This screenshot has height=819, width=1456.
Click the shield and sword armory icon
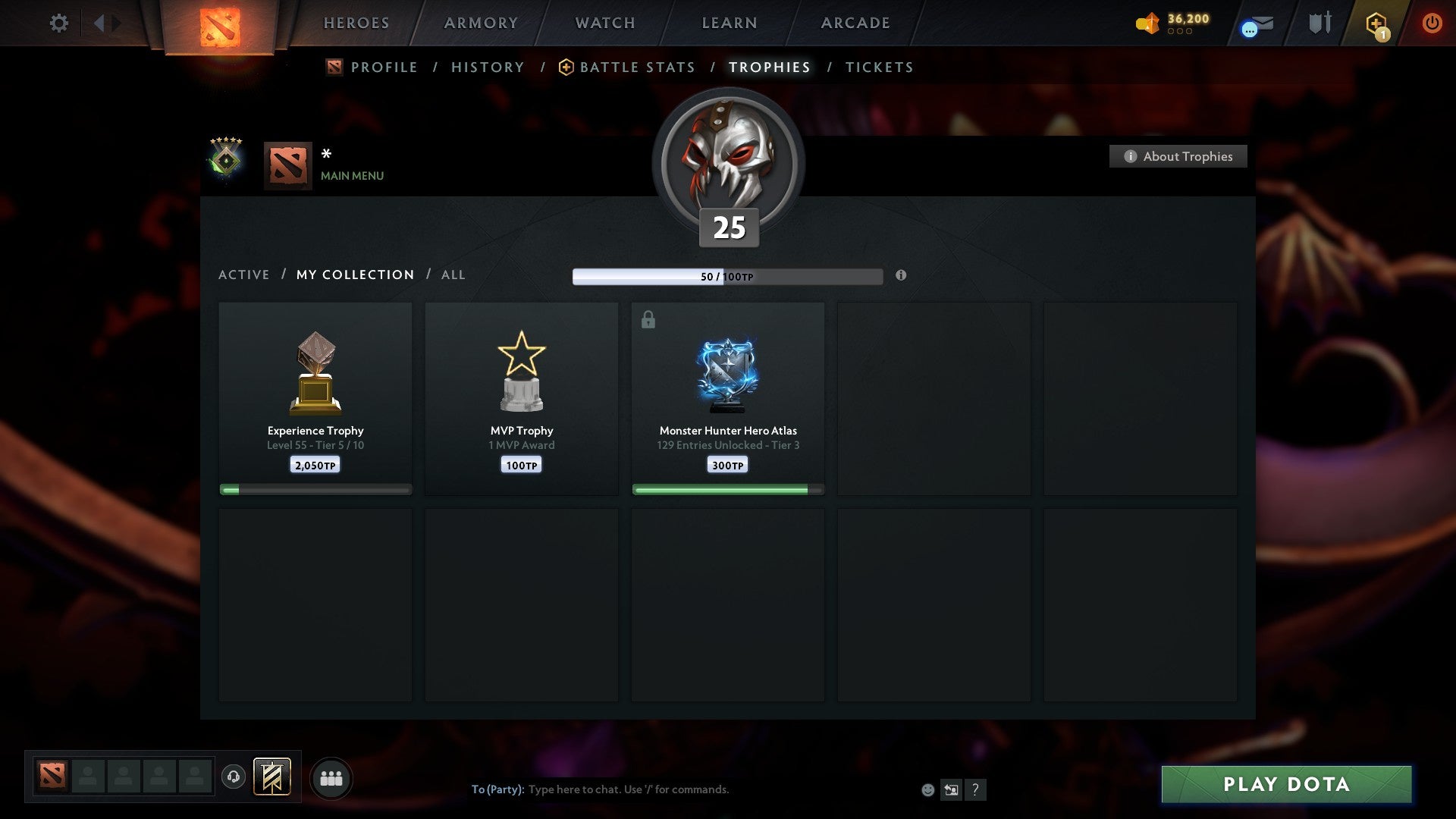click(x=1319, y=23)
